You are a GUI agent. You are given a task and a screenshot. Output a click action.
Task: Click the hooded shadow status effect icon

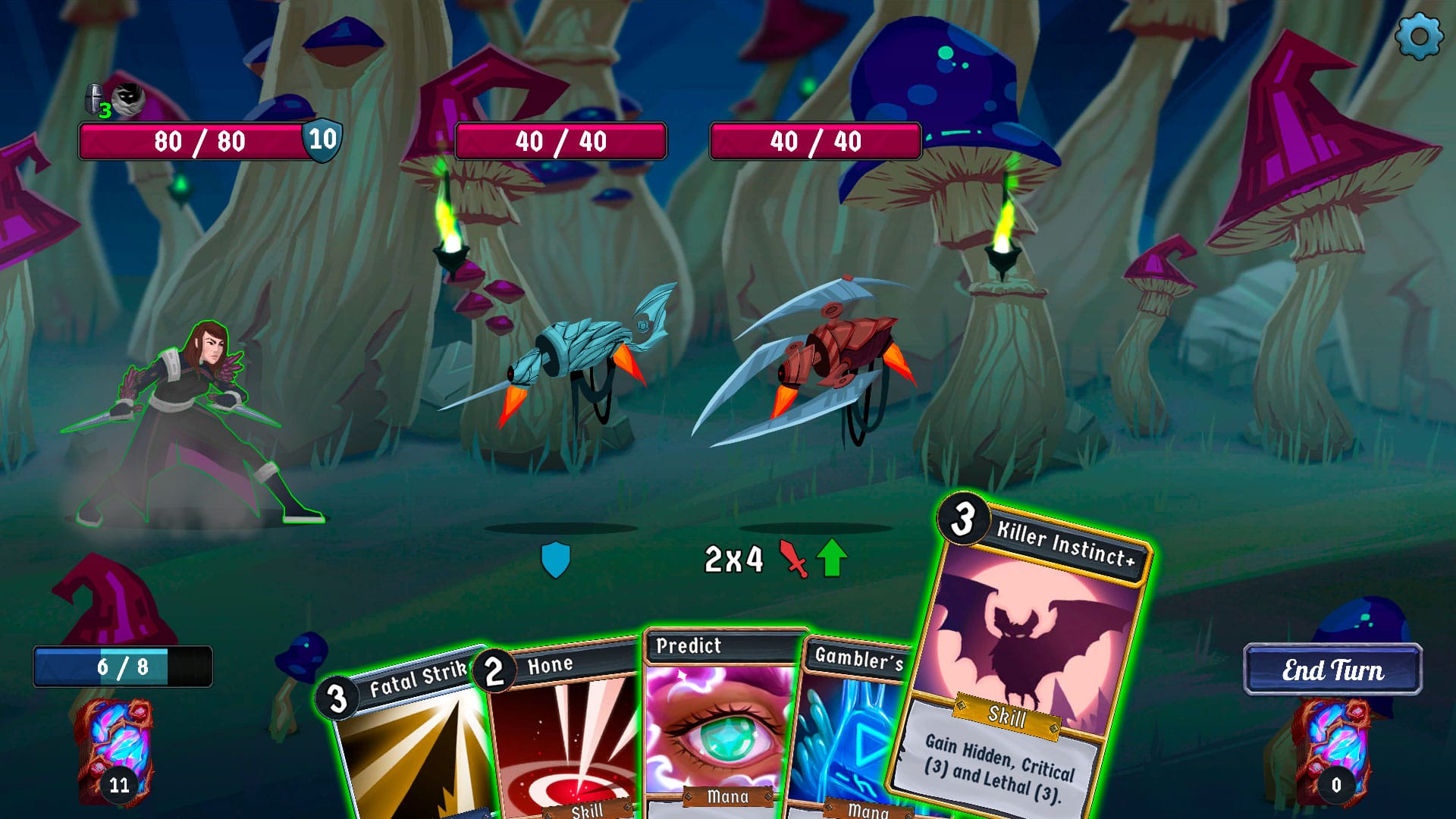point(130,97)
